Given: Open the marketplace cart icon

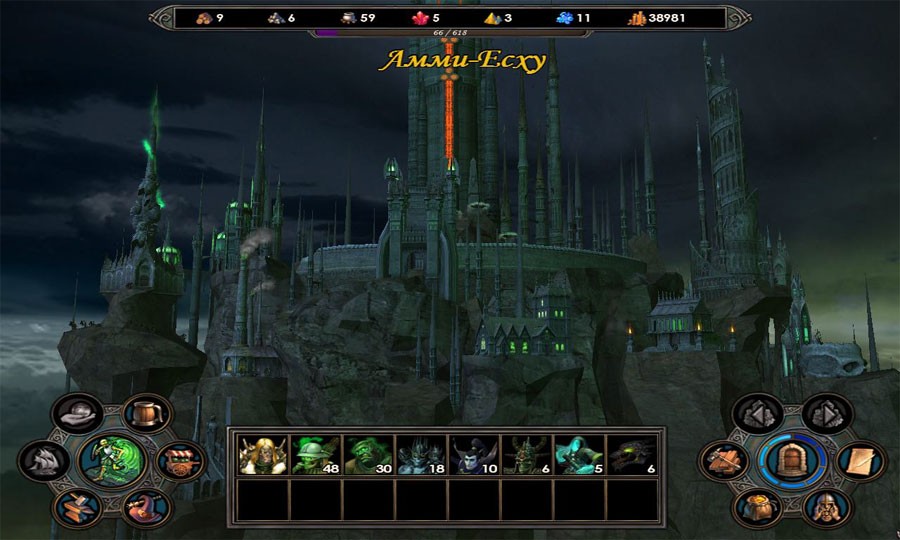Looking at the screenshot, I should point(181,461).
